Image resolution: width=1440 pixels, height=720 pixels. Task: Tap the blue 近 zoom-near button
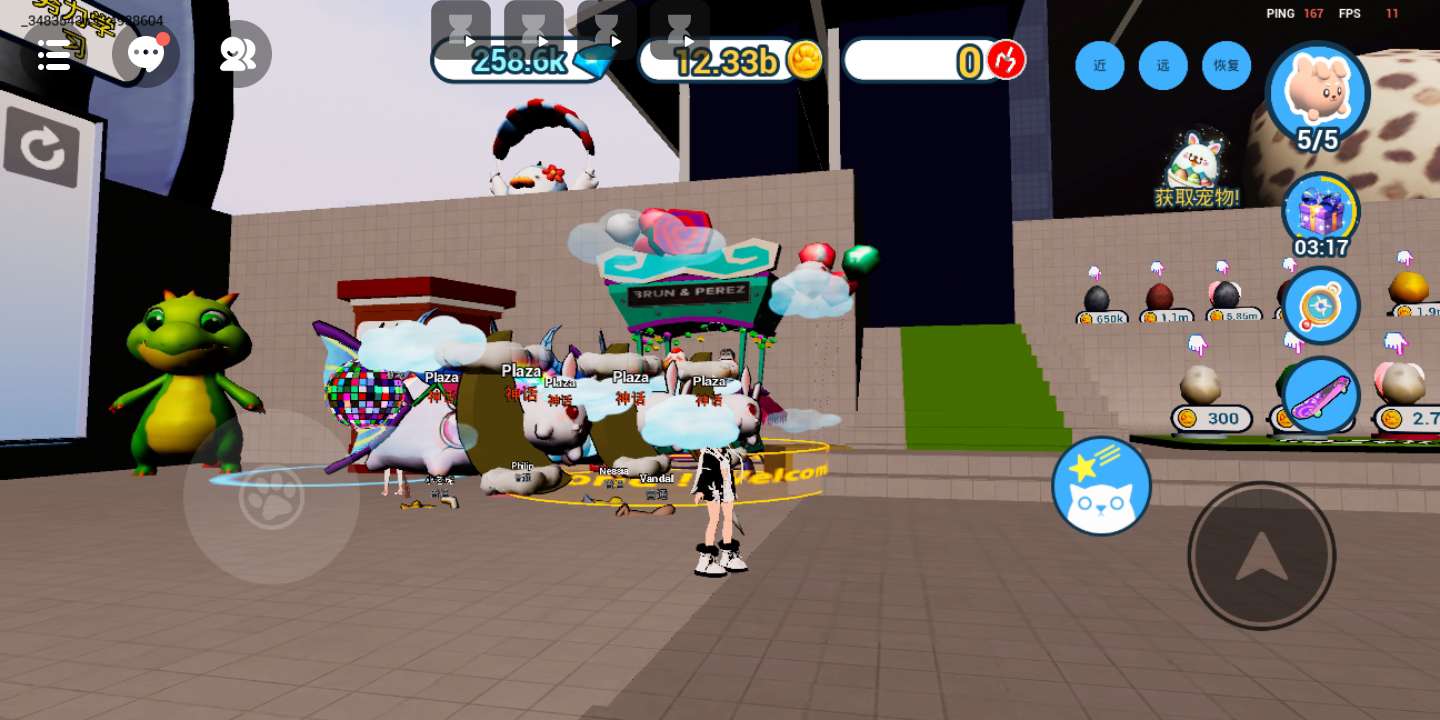click(x=1100, y=65)
